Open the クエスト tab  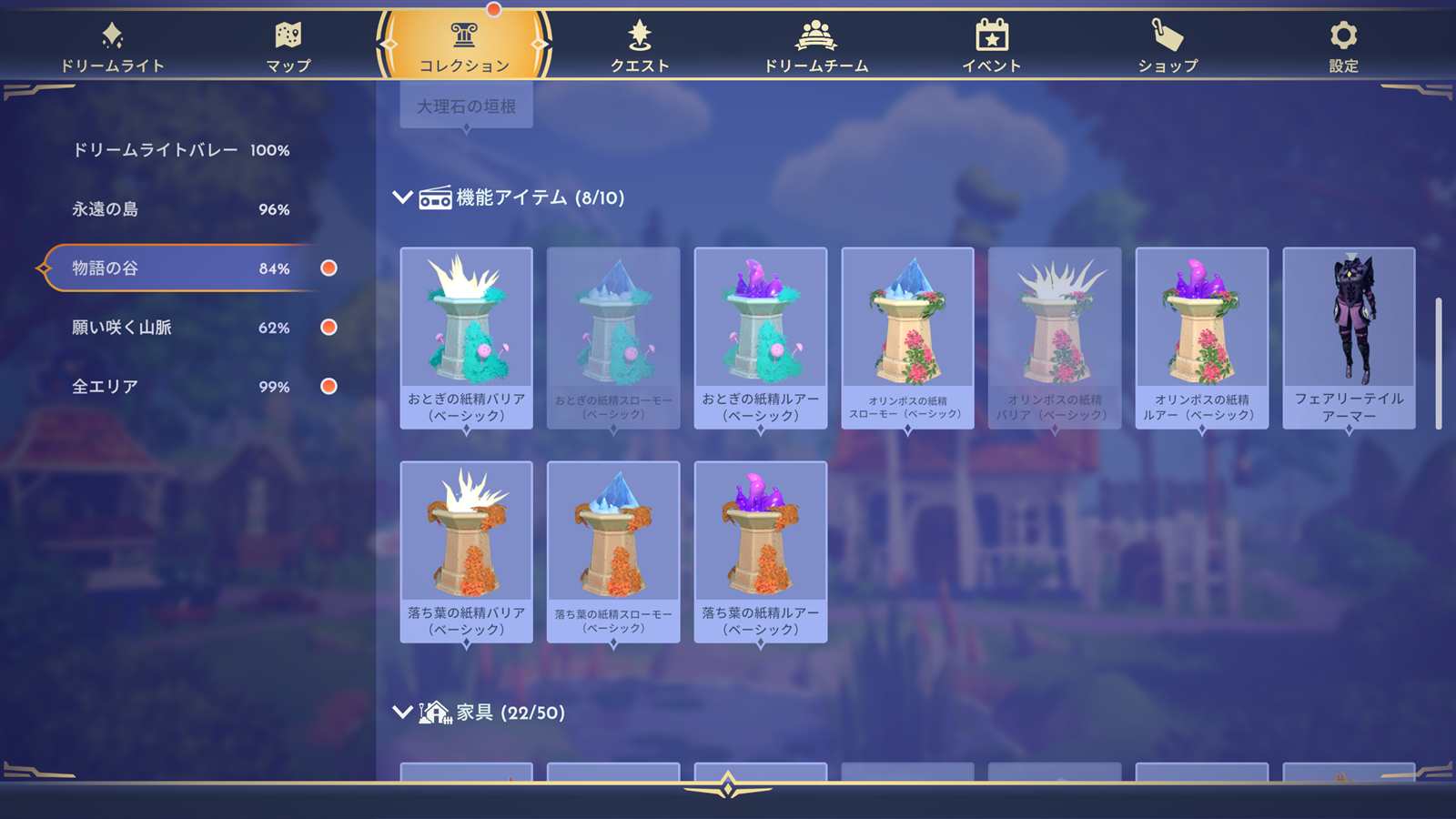[x=640, y=47]
